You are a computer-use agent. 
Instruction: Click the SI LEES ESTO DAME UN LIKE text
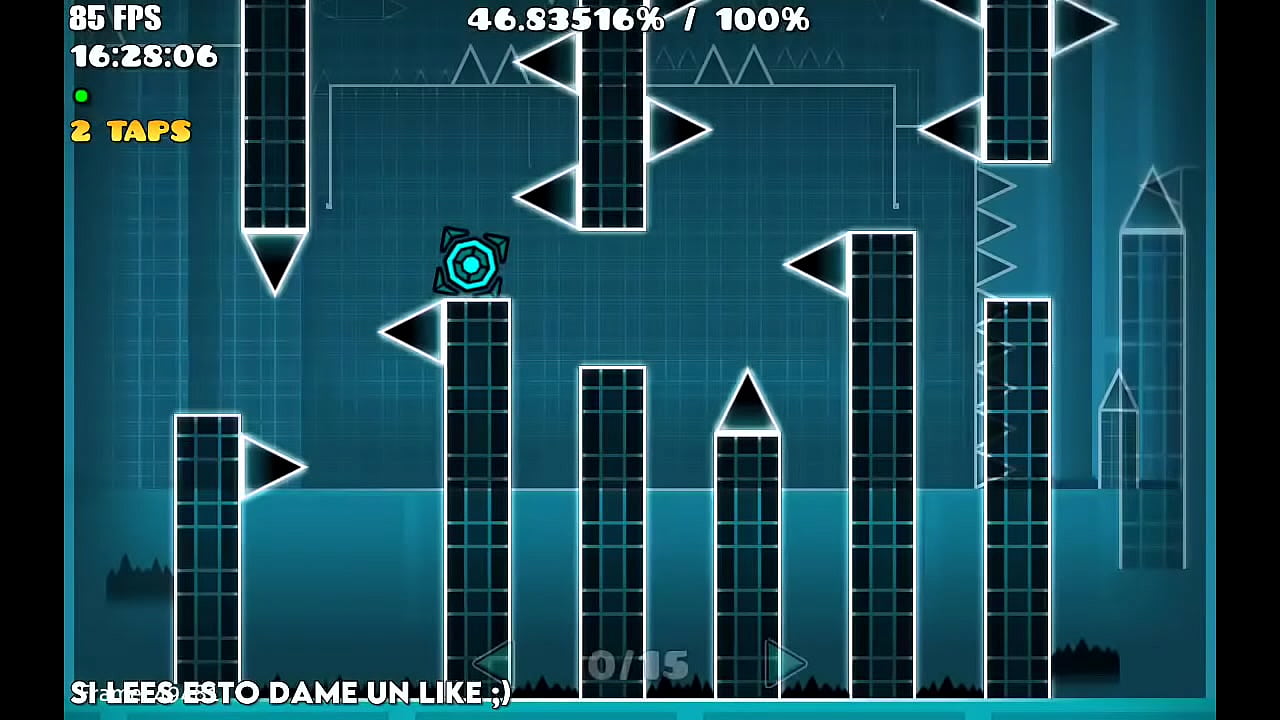pyautogui.click(x=290, y=692)
